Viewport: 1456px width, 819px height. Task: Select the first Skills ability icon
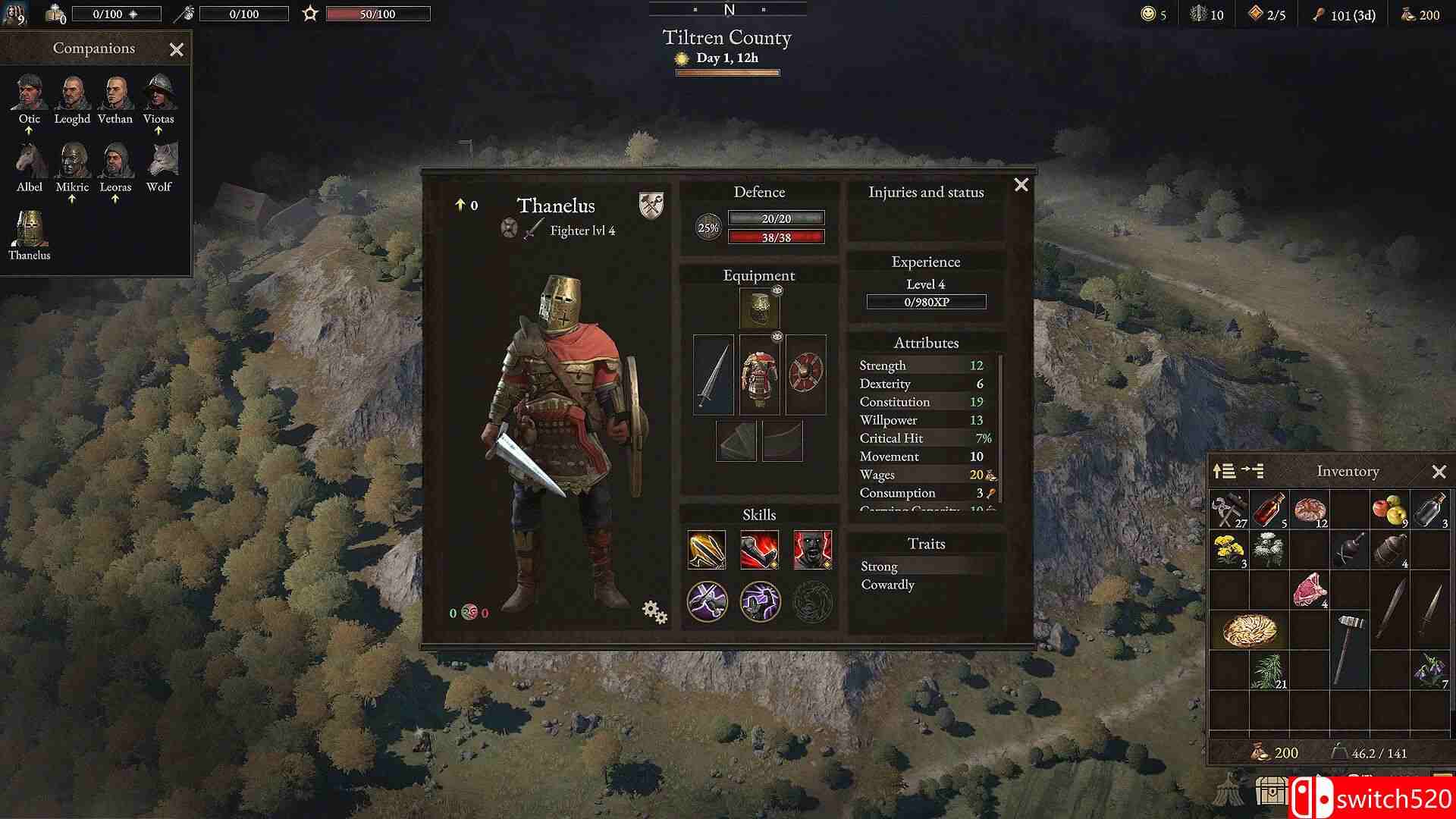(707, 548)
